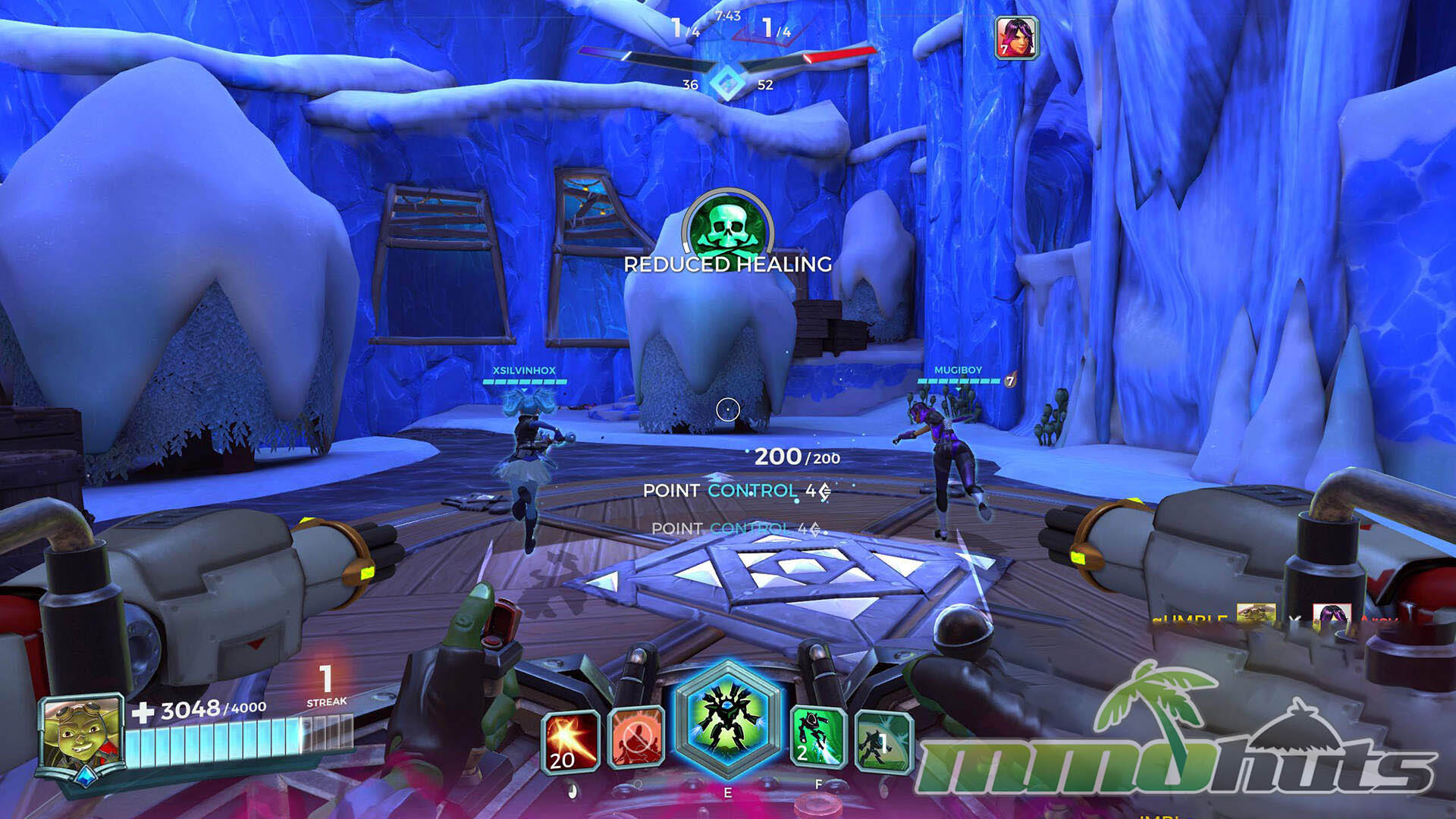
Task: Click the capture point diamond objective icon
Action: coord(728,83)
